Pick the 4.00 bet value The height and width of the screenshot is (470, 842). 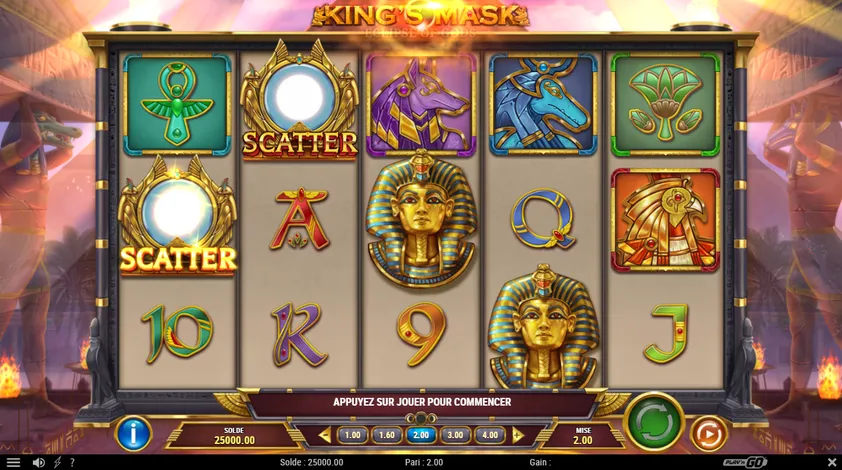click(489, 435)
